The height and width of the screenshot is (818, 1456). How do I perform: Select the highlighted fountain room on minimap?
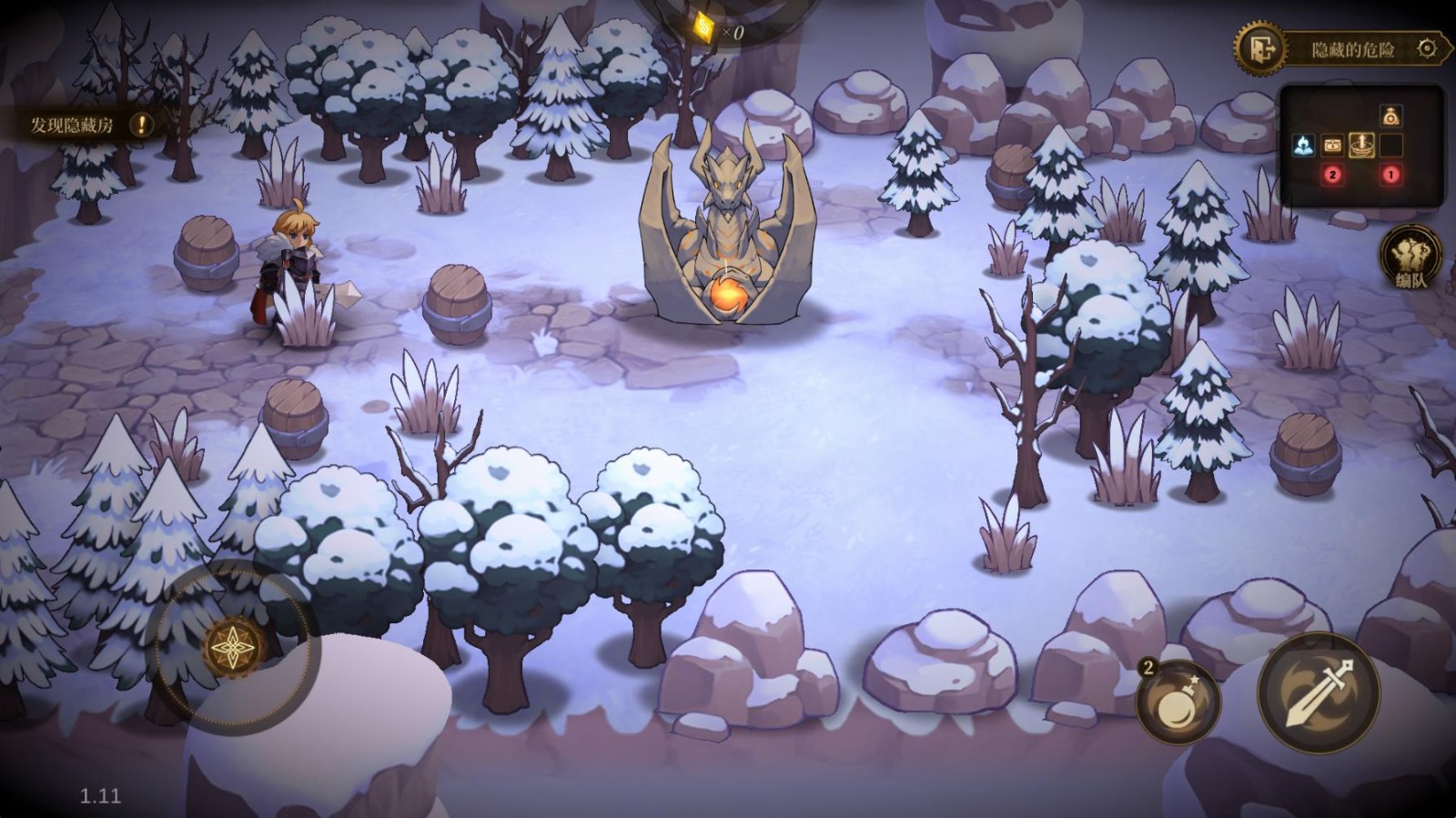coord(1361,146)
